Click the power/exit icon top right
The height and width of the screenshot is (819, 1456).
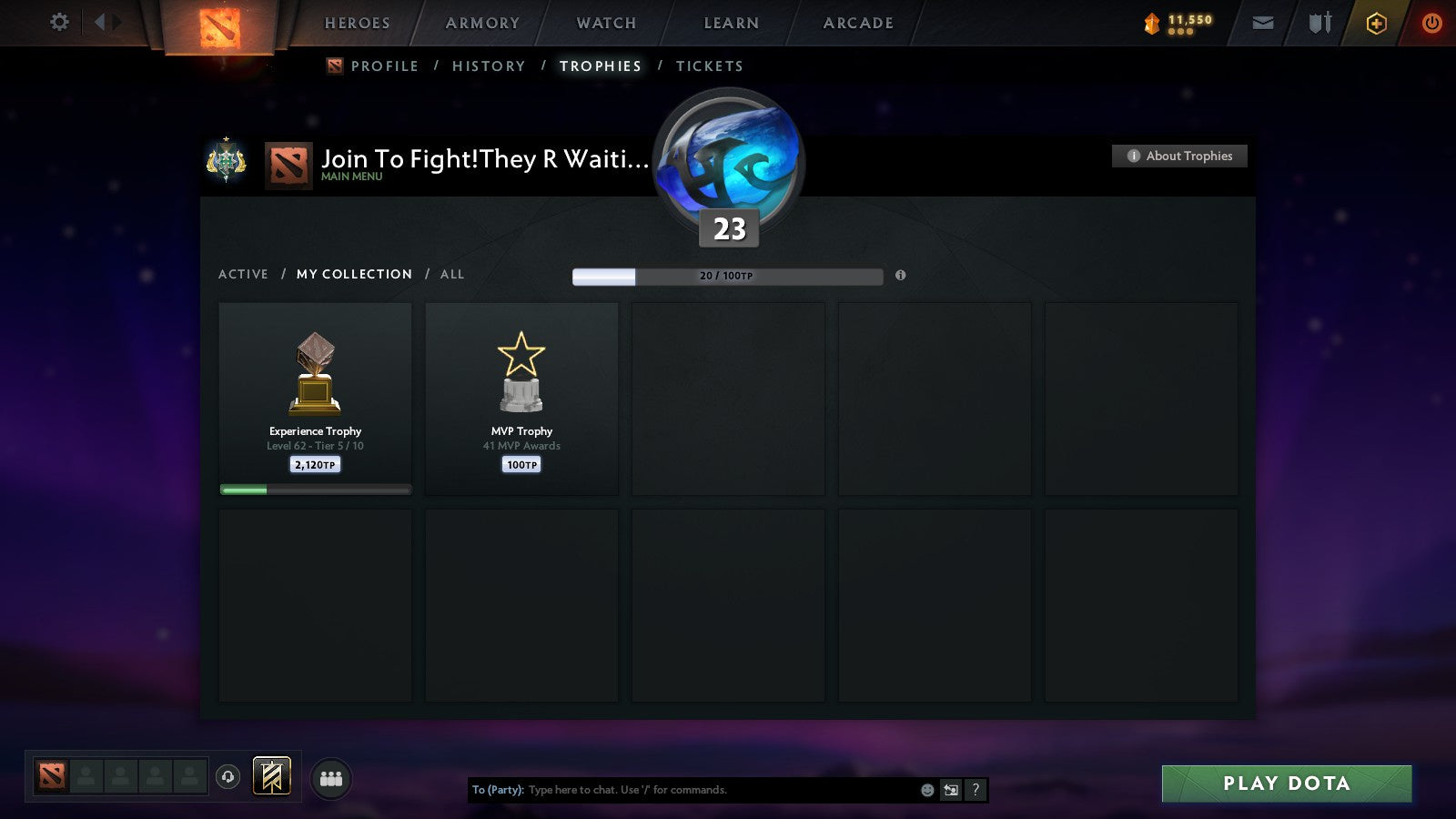(x=1431, y=23)
